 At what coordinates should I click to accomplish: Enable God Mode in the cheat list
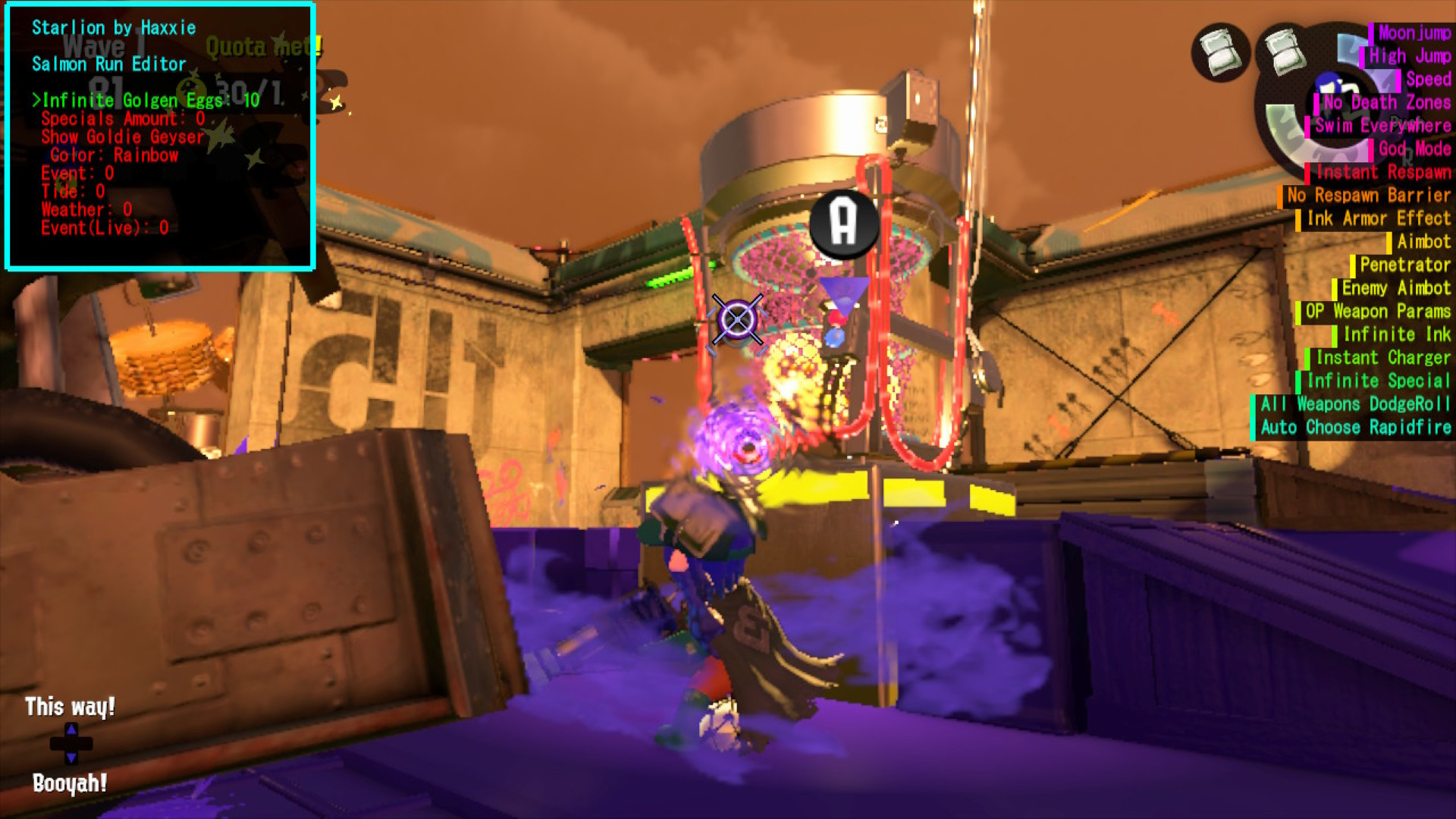1412,150
